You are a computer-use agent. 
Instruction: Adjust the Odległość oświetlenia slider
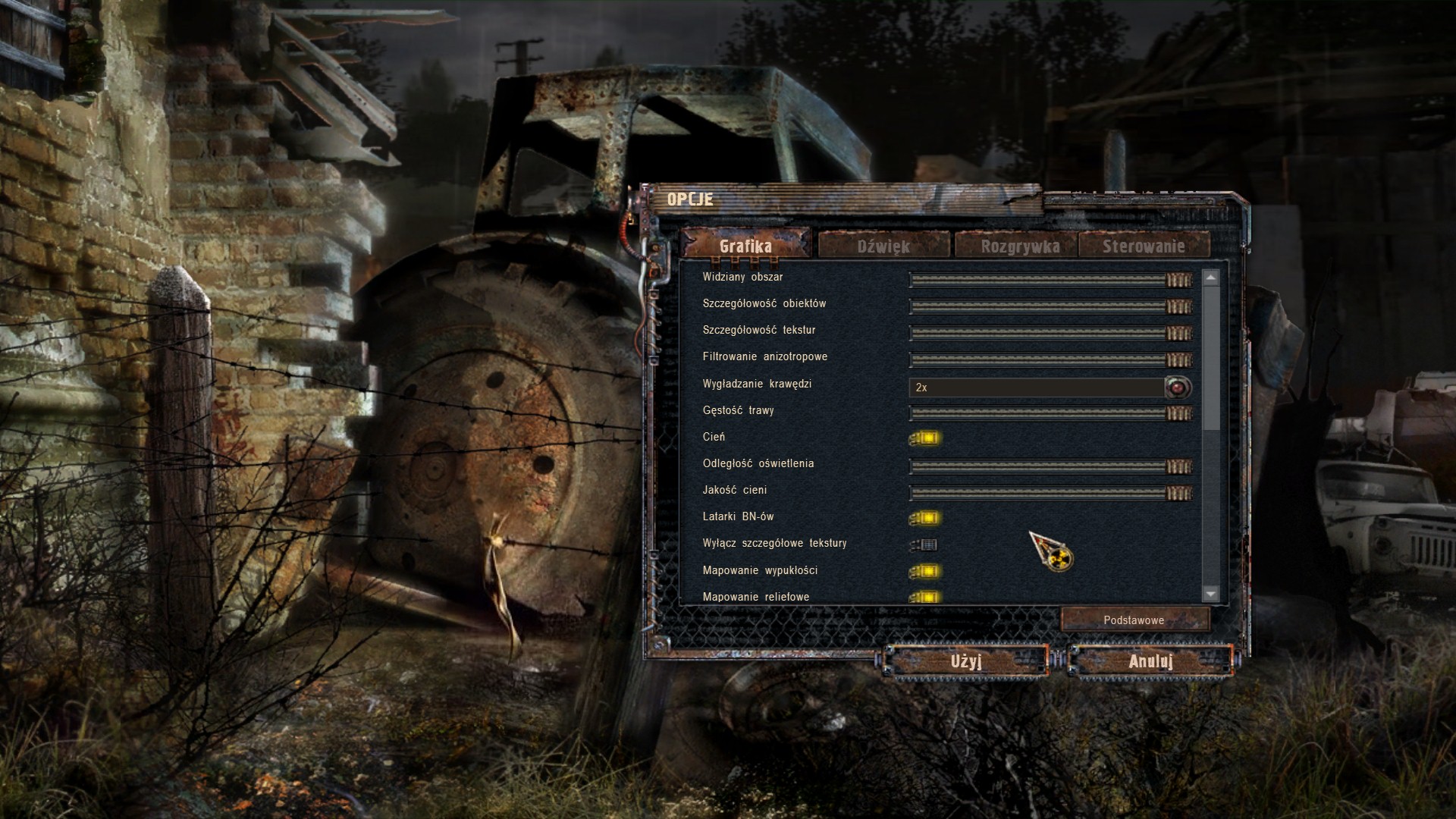click(1050, 466)
